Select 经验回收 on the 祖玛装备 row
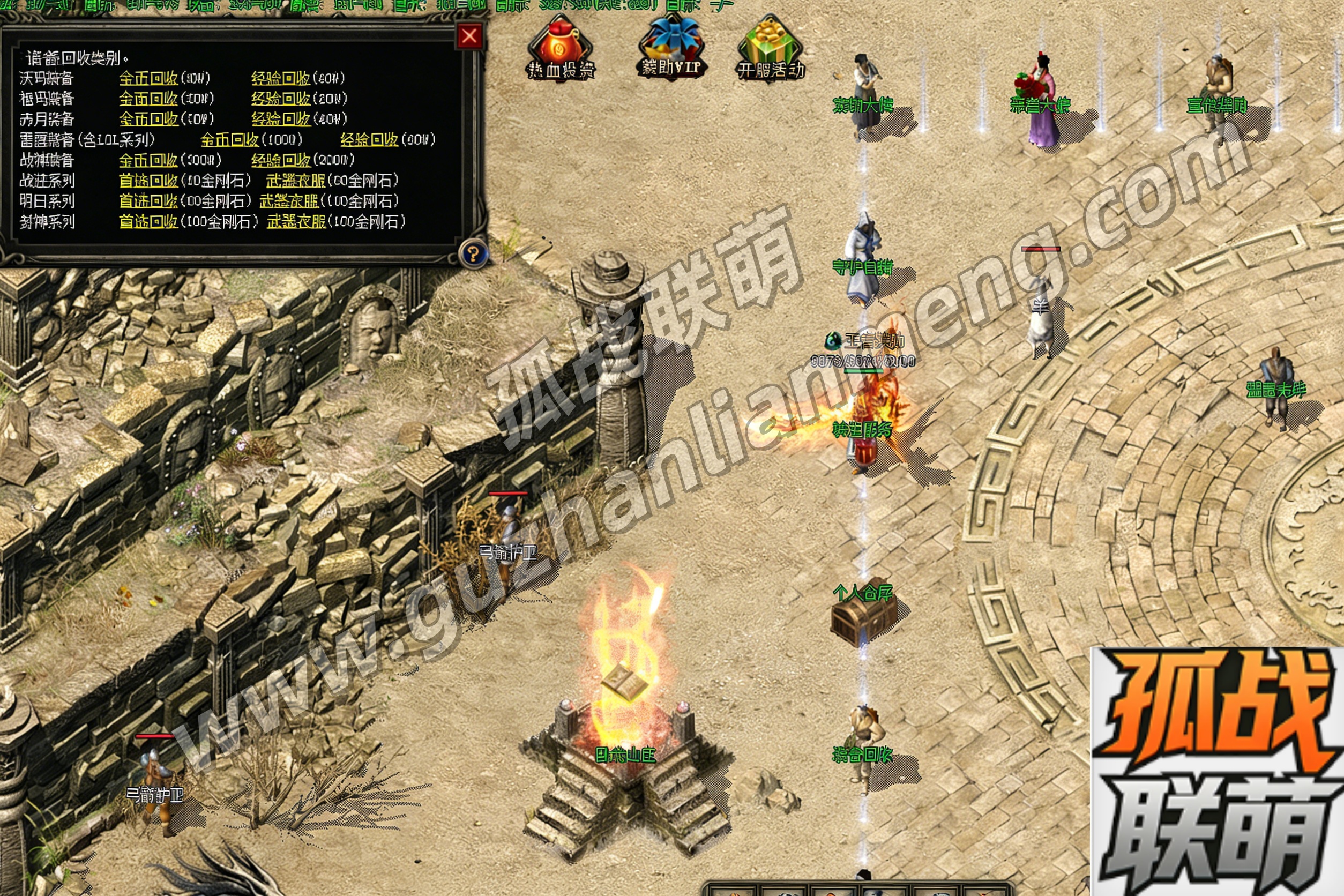Viewport: 1344px width, 896px height. click(x=281, y=99)
